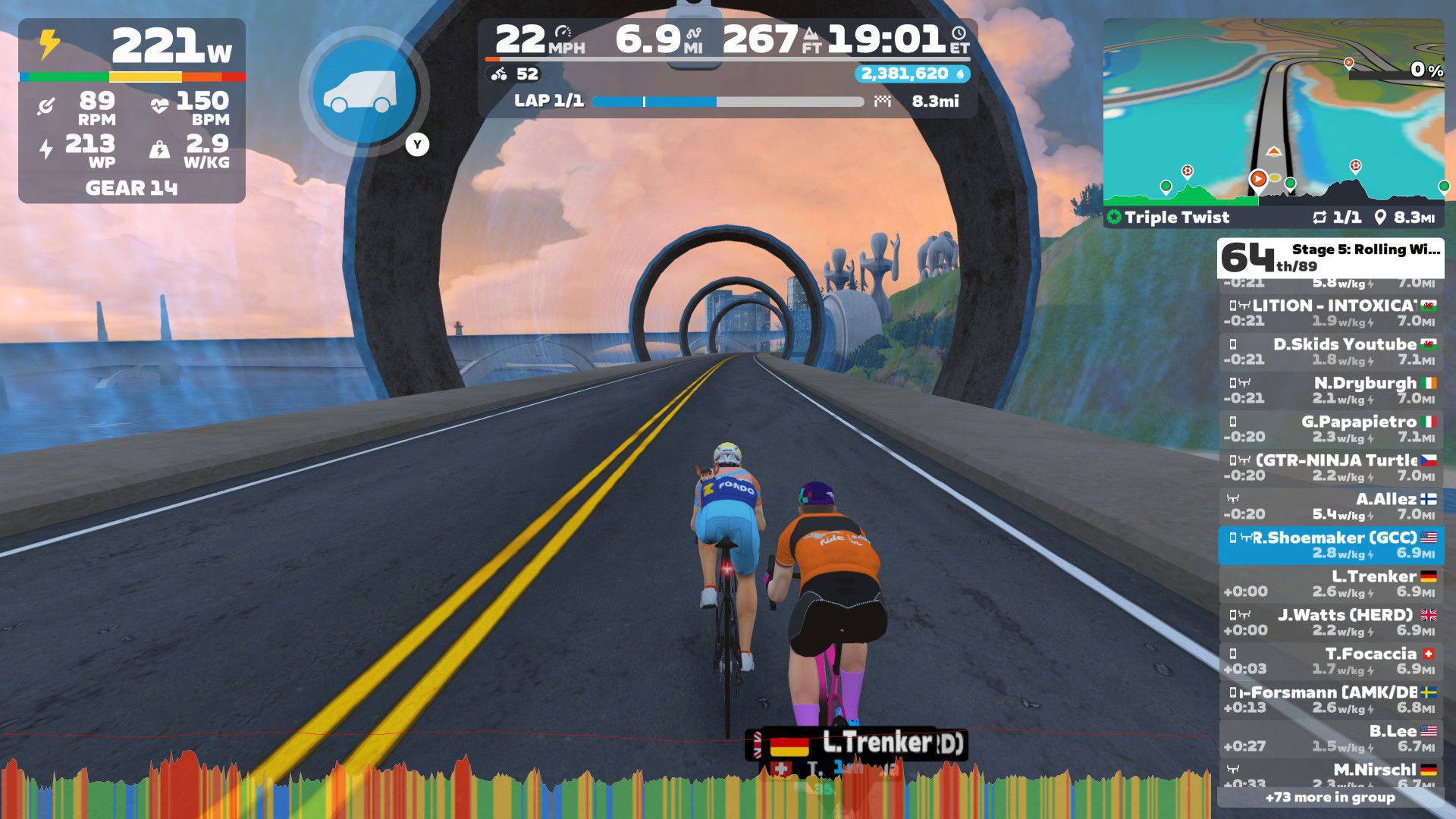Select L.Trenker in the nearby riders list
1456x819 pixels.
[x=1330, y=584]
